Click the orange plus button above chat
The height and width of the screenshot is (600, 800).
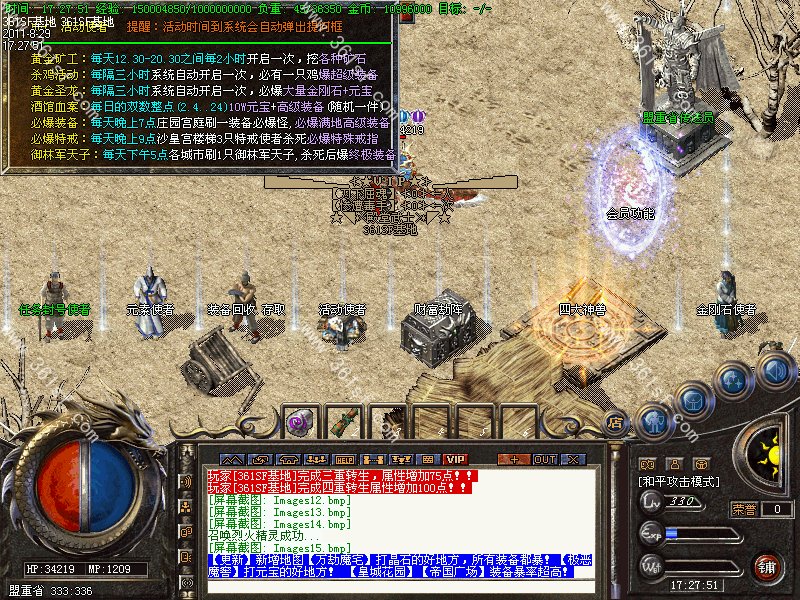coord(514,459)
